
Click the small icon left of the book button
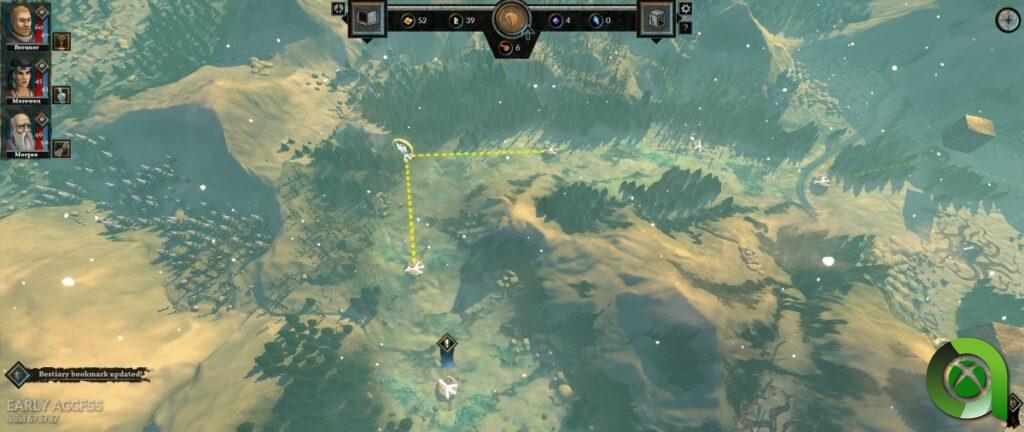[x=338, y=9]
